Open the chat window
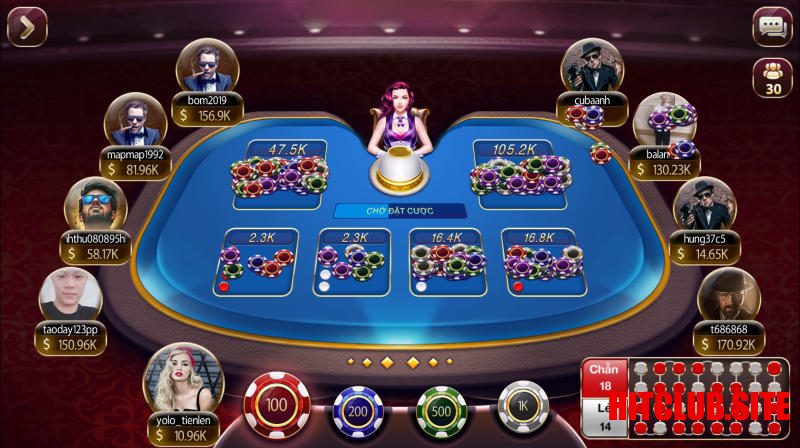This screenshot has width=800, height=448. tap(772, 27)
